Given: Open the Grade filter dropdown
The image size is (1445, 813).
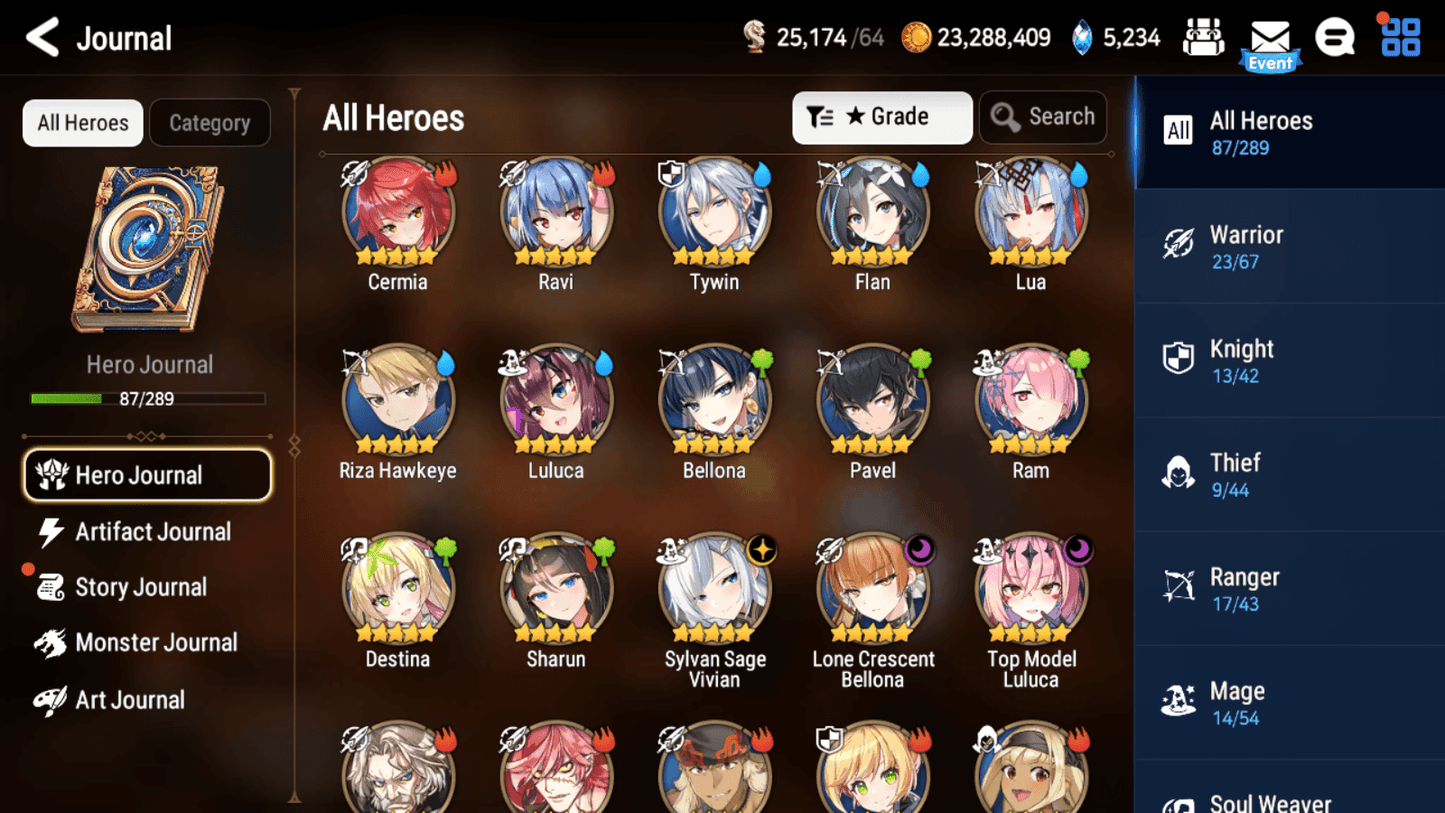Looking at the screenshot, I should [x=882, y=117].
